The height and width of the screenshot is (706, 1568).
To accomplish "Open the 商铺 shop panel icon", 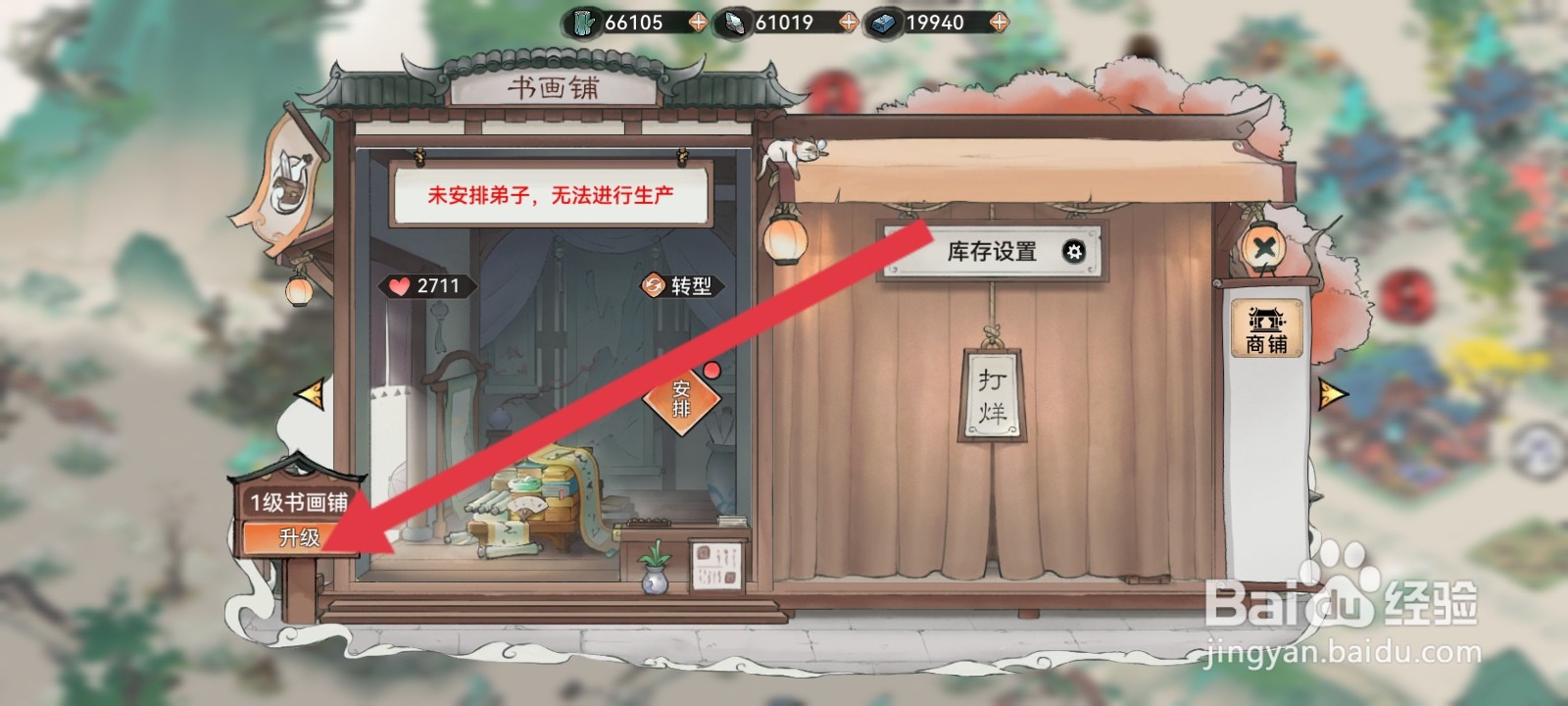I will tap(1265, 327).
